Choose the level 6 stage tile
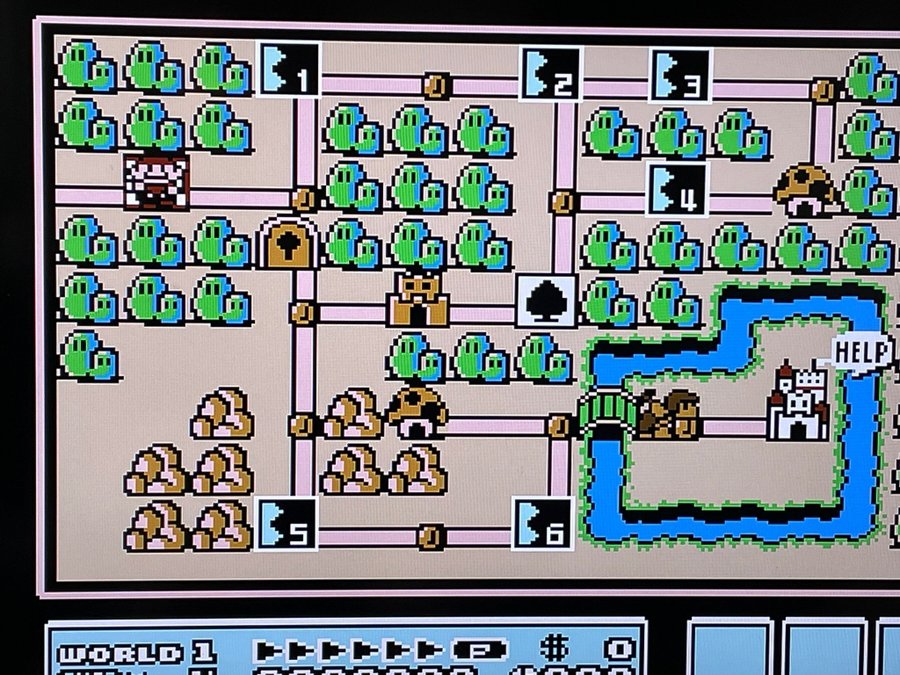 pos(543,524)
